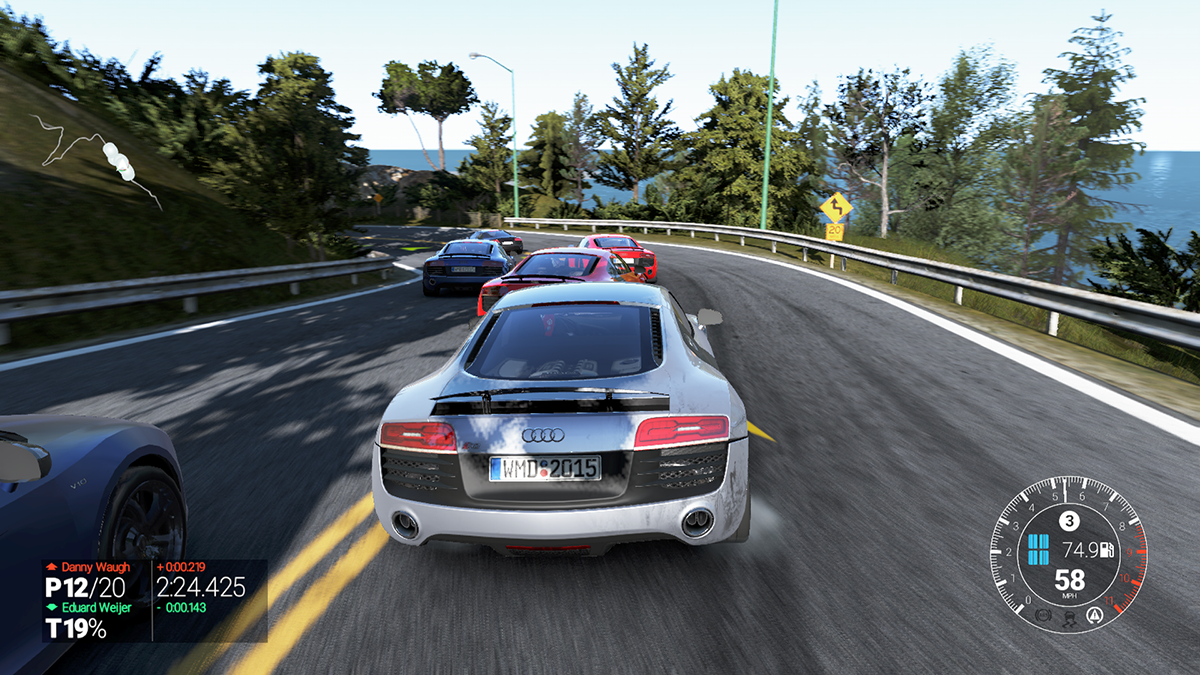Viewport: 1200px width, 675px height.
Task: Click the Danny Waugh driver ahead entry
Action: 94,567
